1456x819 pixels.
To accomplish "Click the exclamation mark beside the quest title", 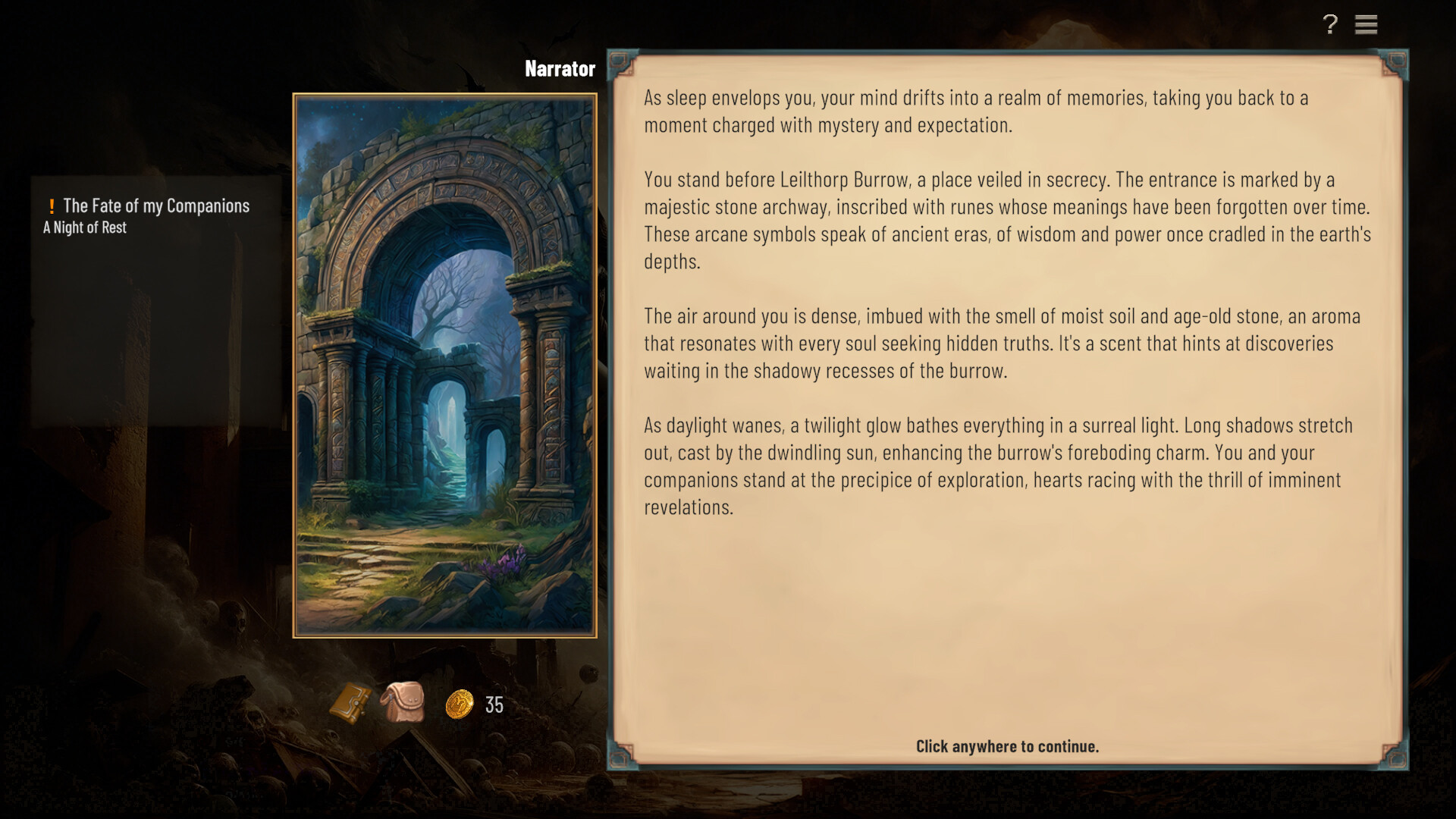I will coord(51,205).
